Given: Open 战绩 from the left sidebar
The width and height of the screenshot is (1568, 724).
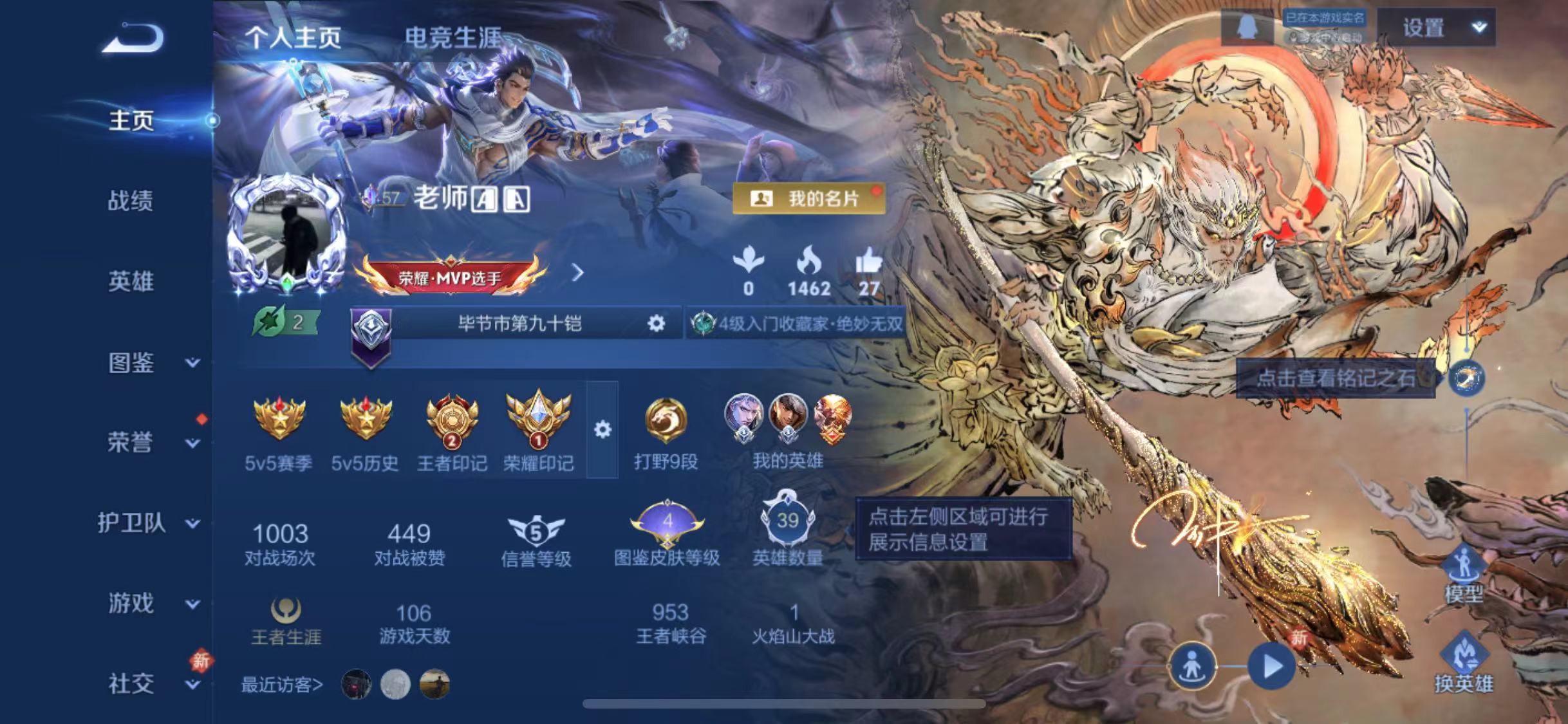Looking at the screenshot, I should pyautogui.click(x=131, y=201).
